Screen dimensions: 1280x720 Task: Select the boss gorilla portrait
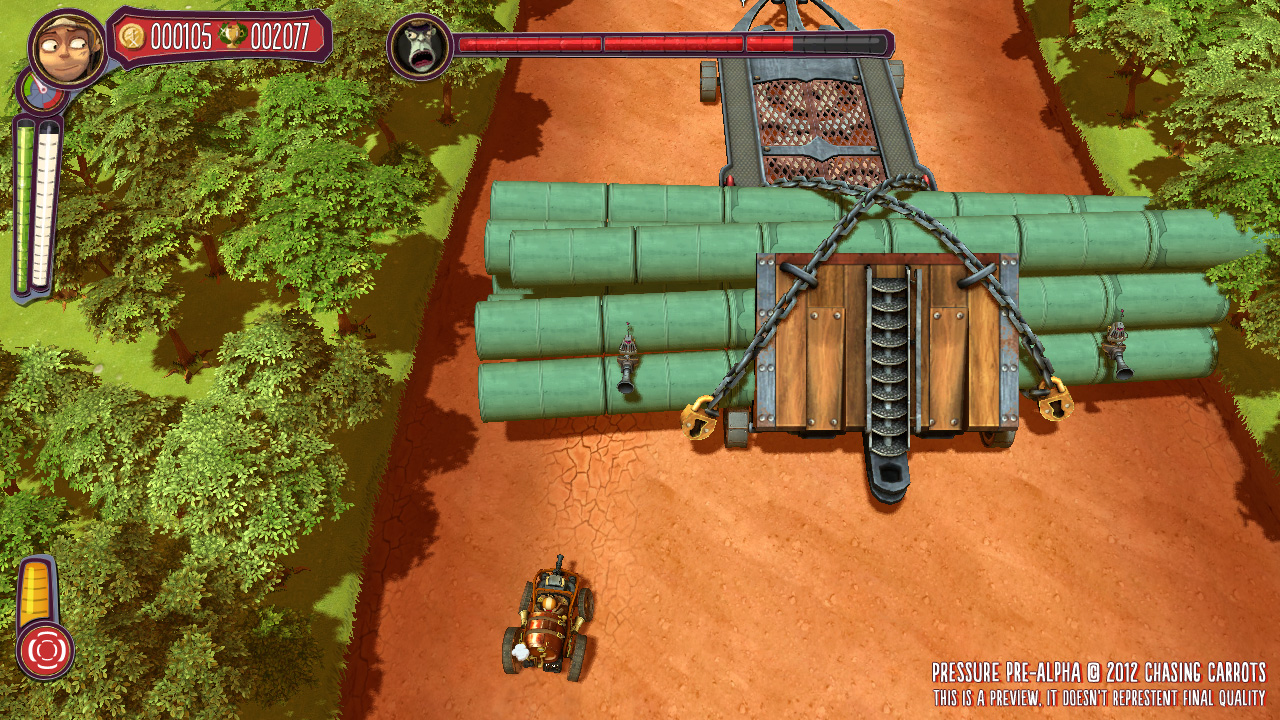point(418,46)
